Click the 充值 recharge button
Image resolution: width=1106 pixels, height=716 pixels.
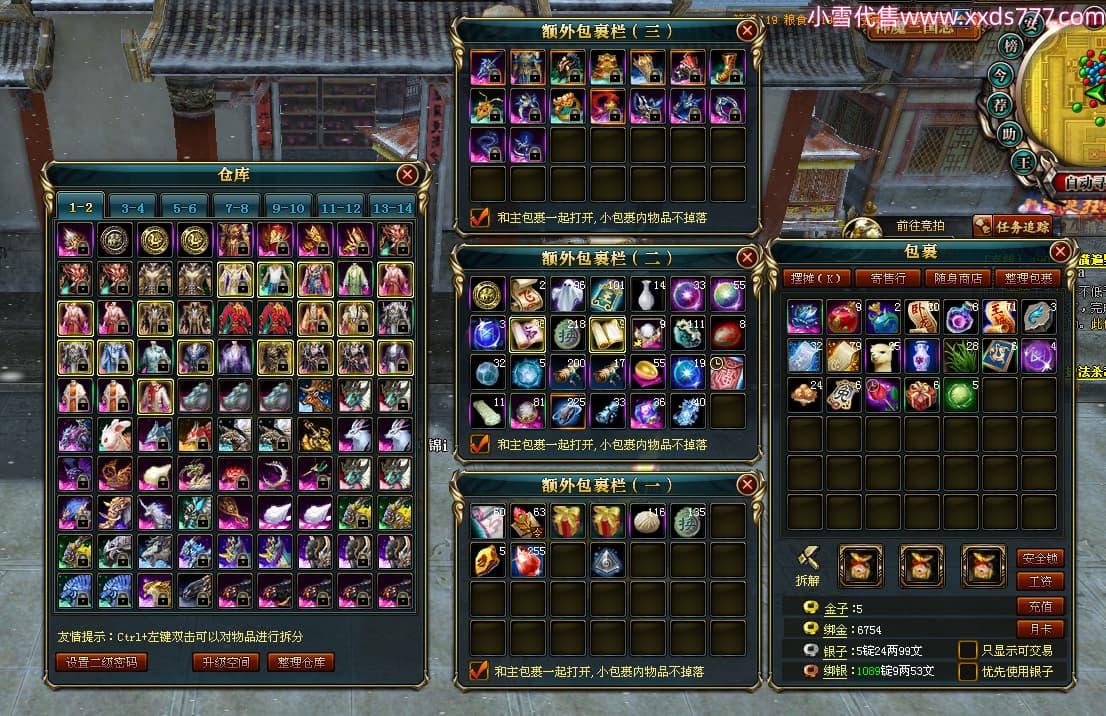point(1040,606)
